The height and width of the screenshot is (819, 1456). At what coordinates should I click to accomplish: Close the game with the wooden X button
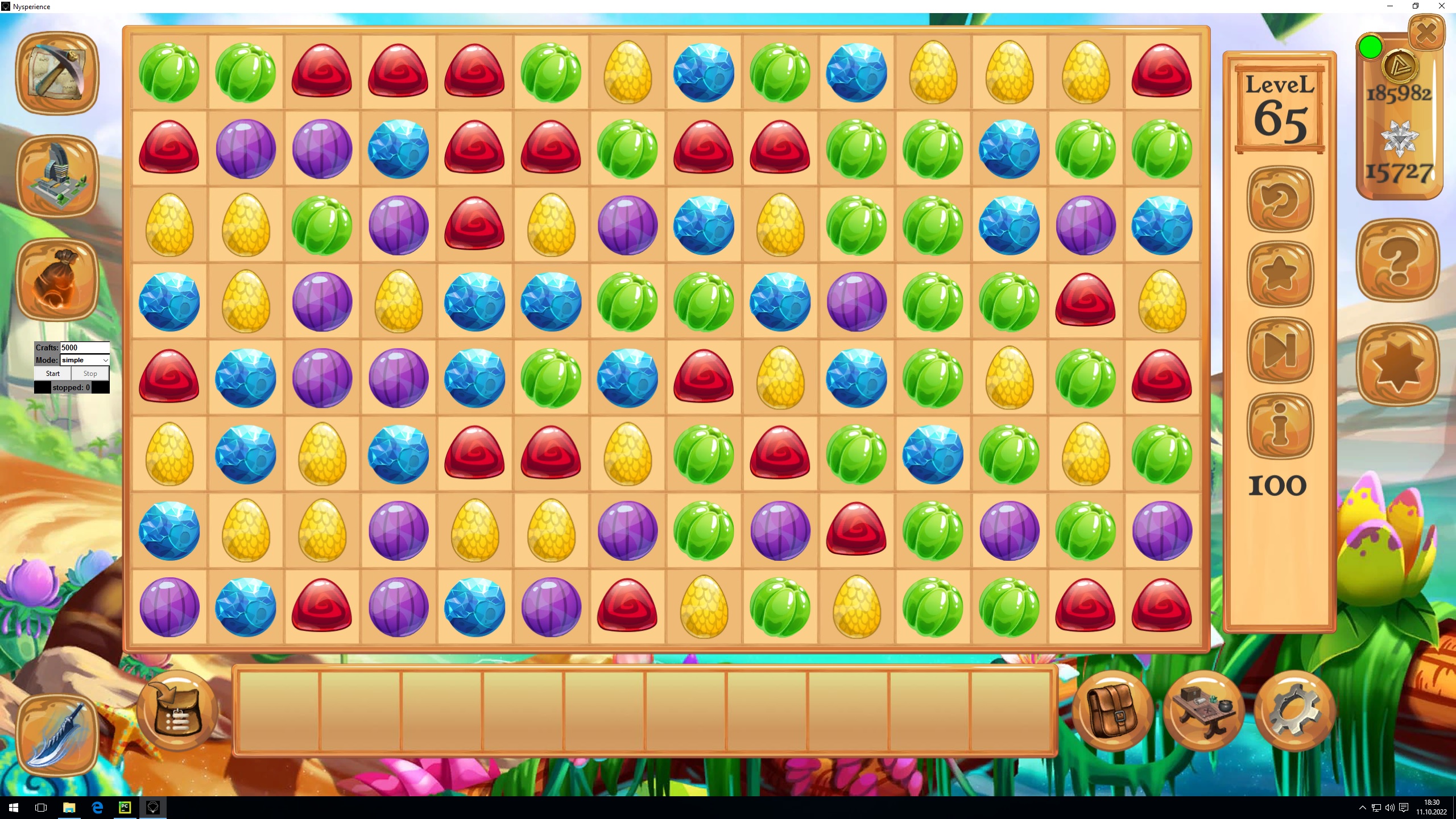pyautogui.click(x=1426, y=32)
